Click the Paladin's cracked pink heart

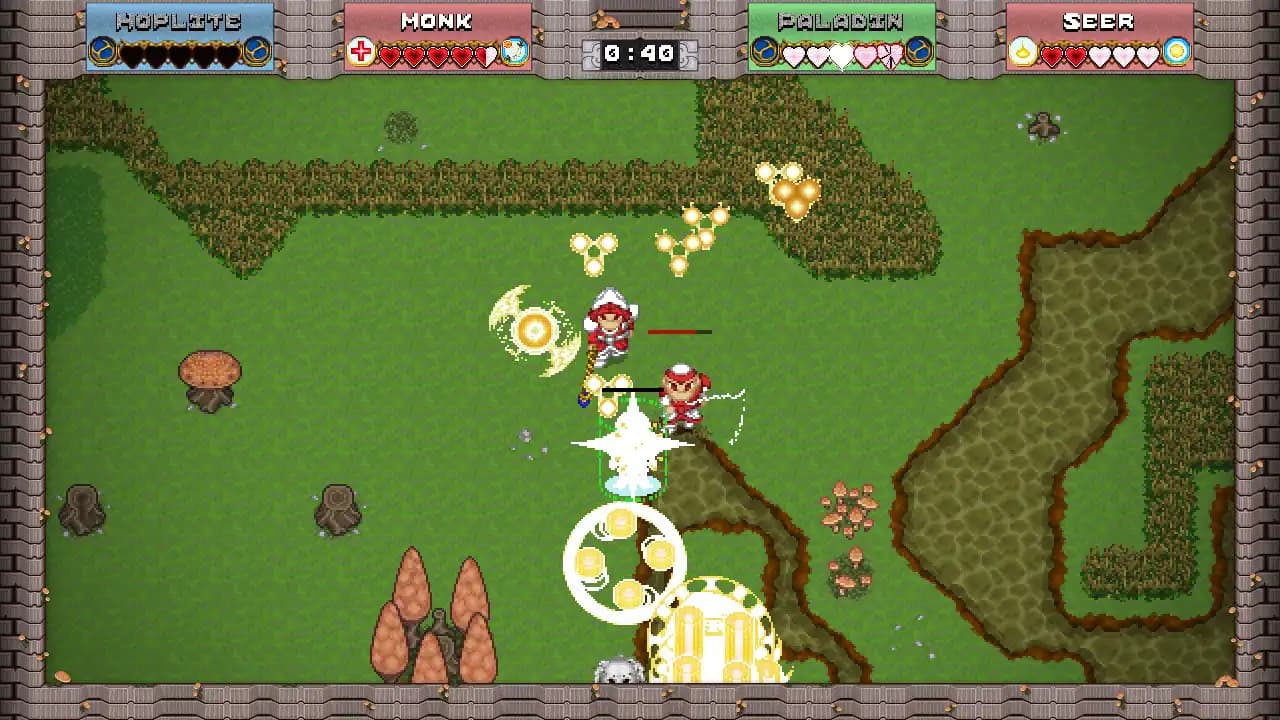point(890,56)
